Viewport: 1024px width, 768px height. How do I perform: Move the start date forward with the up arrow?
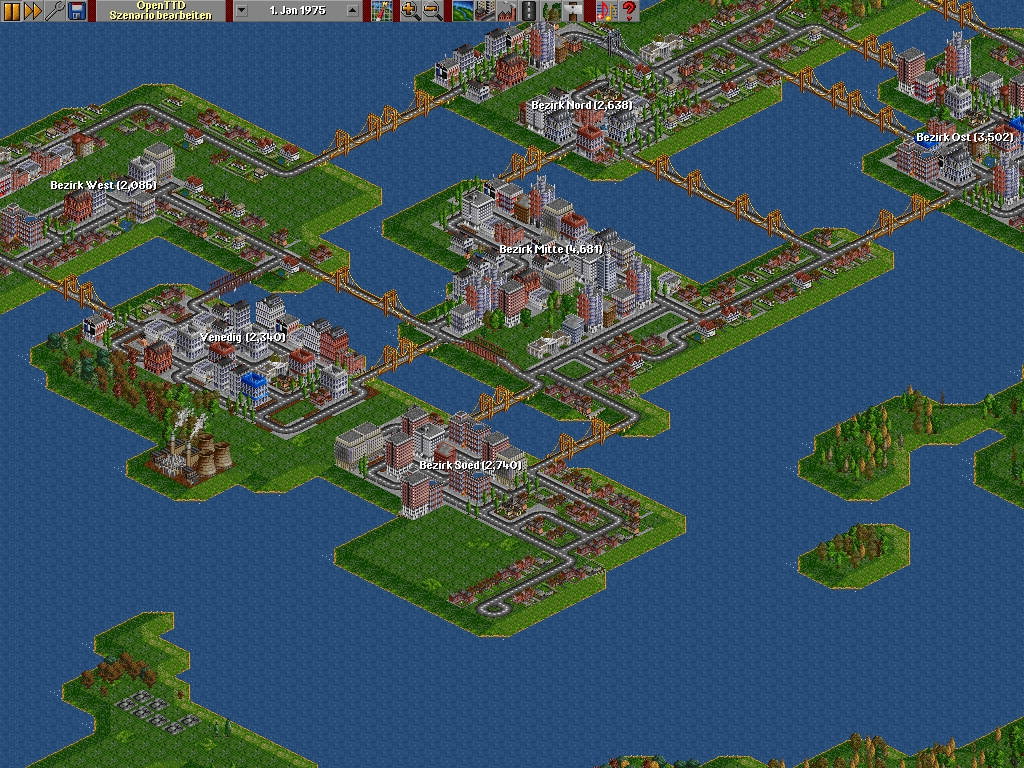pyautogui.click(x=351, y=11)
